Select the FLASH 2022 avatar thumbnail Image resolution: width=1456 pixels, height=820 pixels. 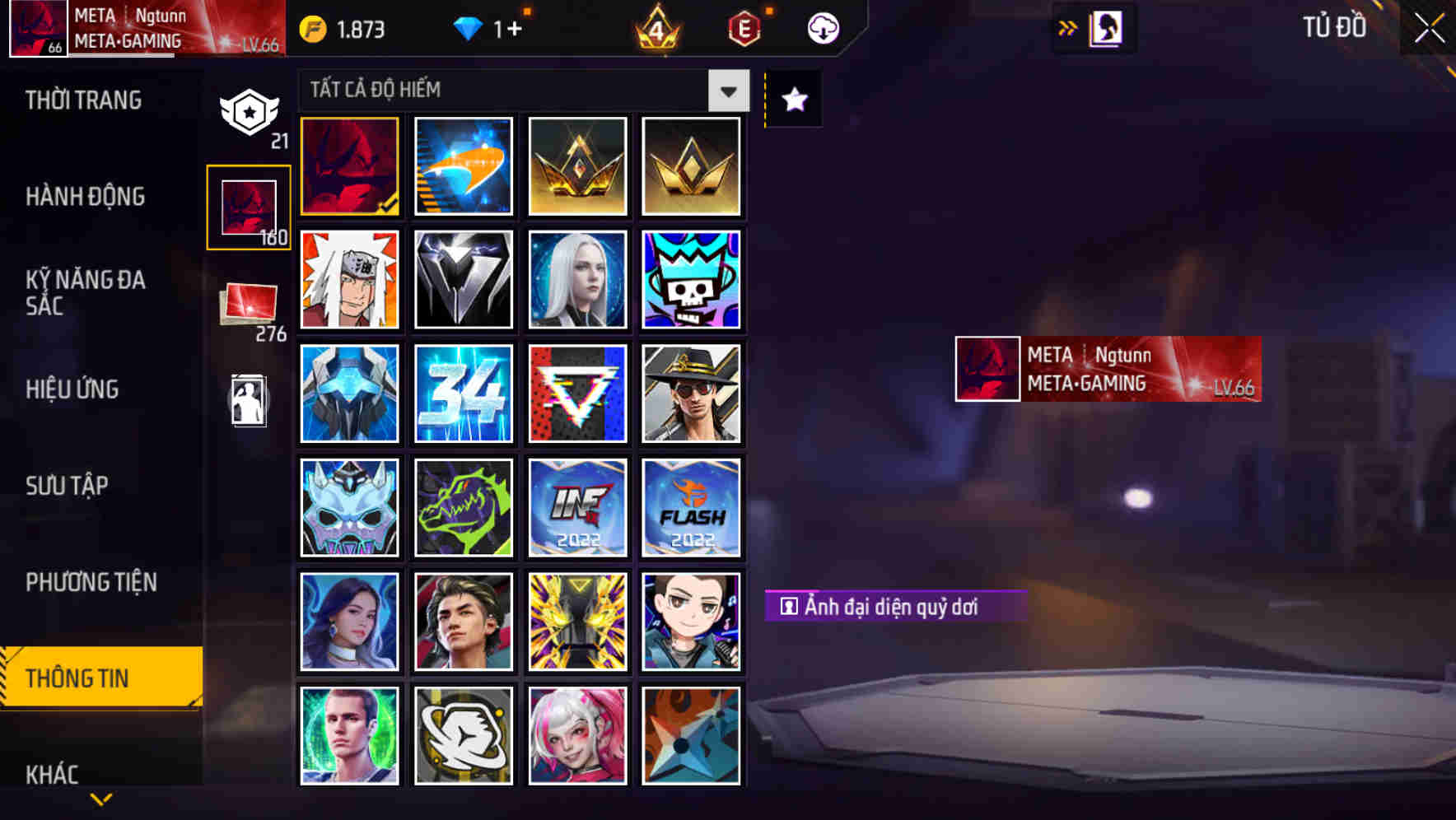pos(692,507)
